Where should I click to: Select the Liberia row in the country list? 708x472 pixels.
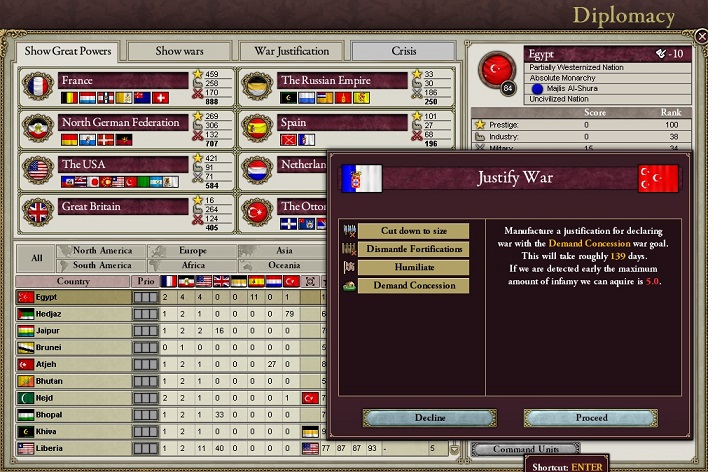point(73,448)
